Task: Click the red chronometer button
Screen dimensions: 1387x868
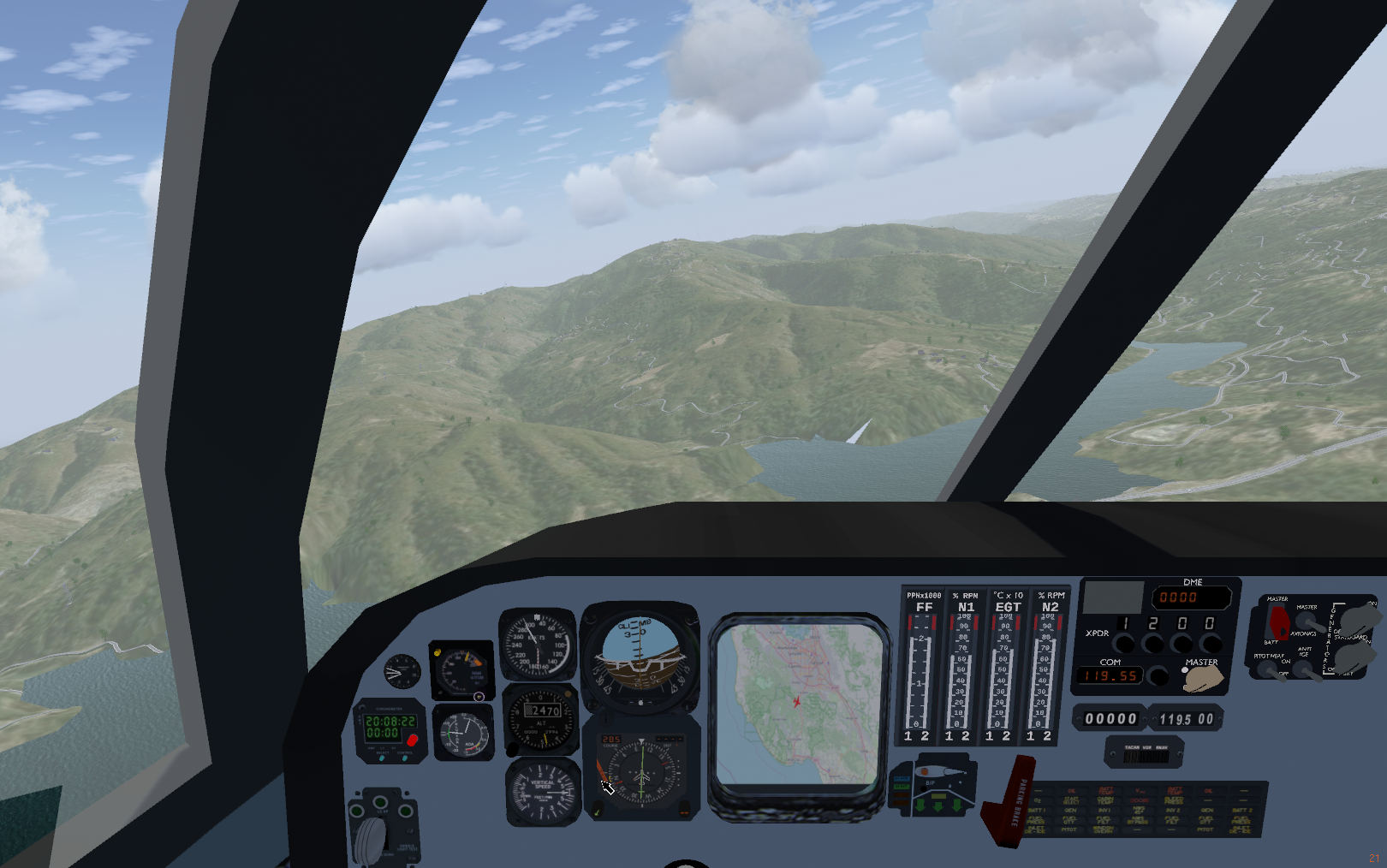Action: tap(412, 740)
